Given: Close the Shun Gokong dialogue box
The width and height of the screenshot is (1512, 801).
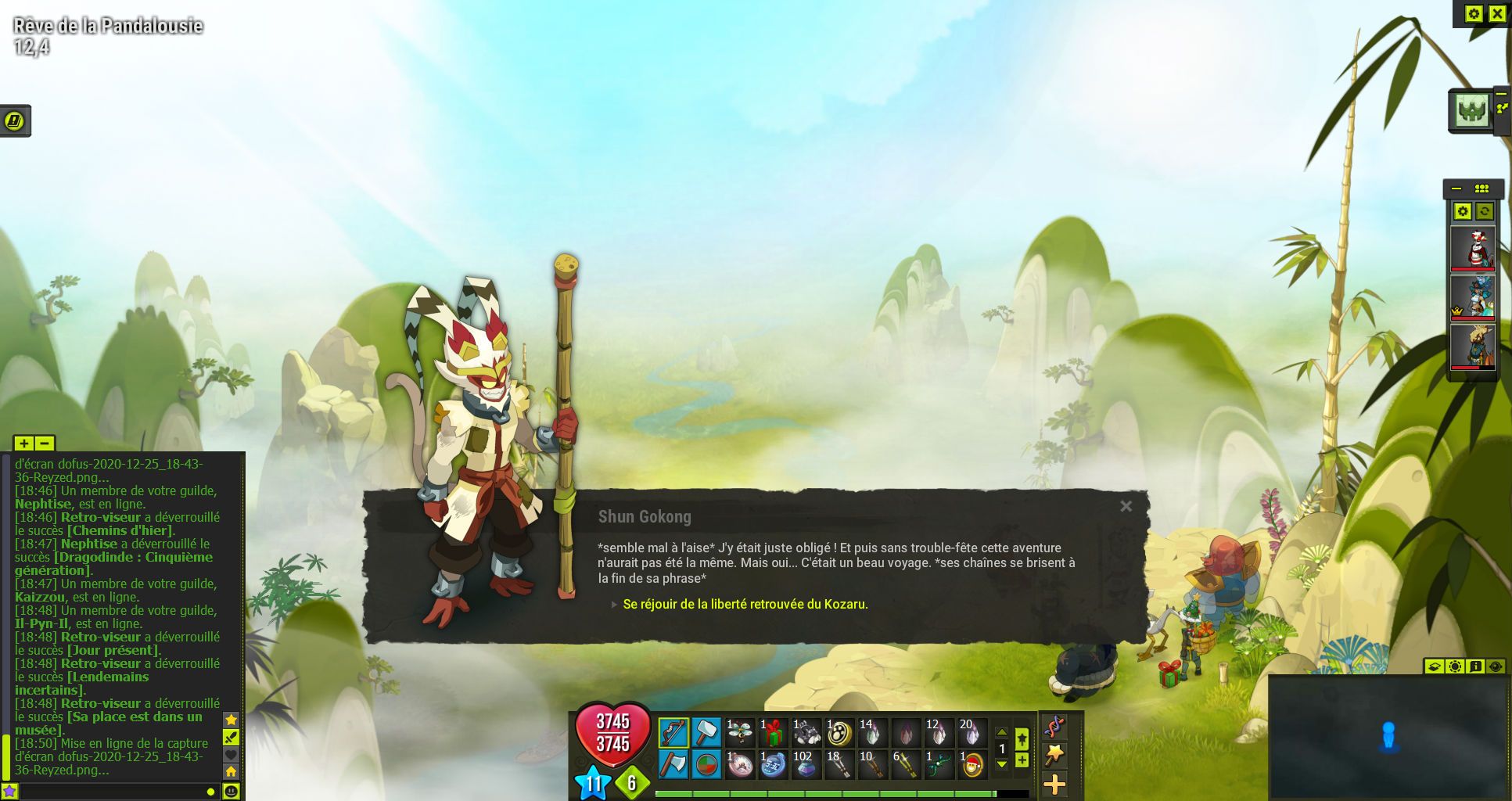Looking at the screenshot, I should (1126, 506).
